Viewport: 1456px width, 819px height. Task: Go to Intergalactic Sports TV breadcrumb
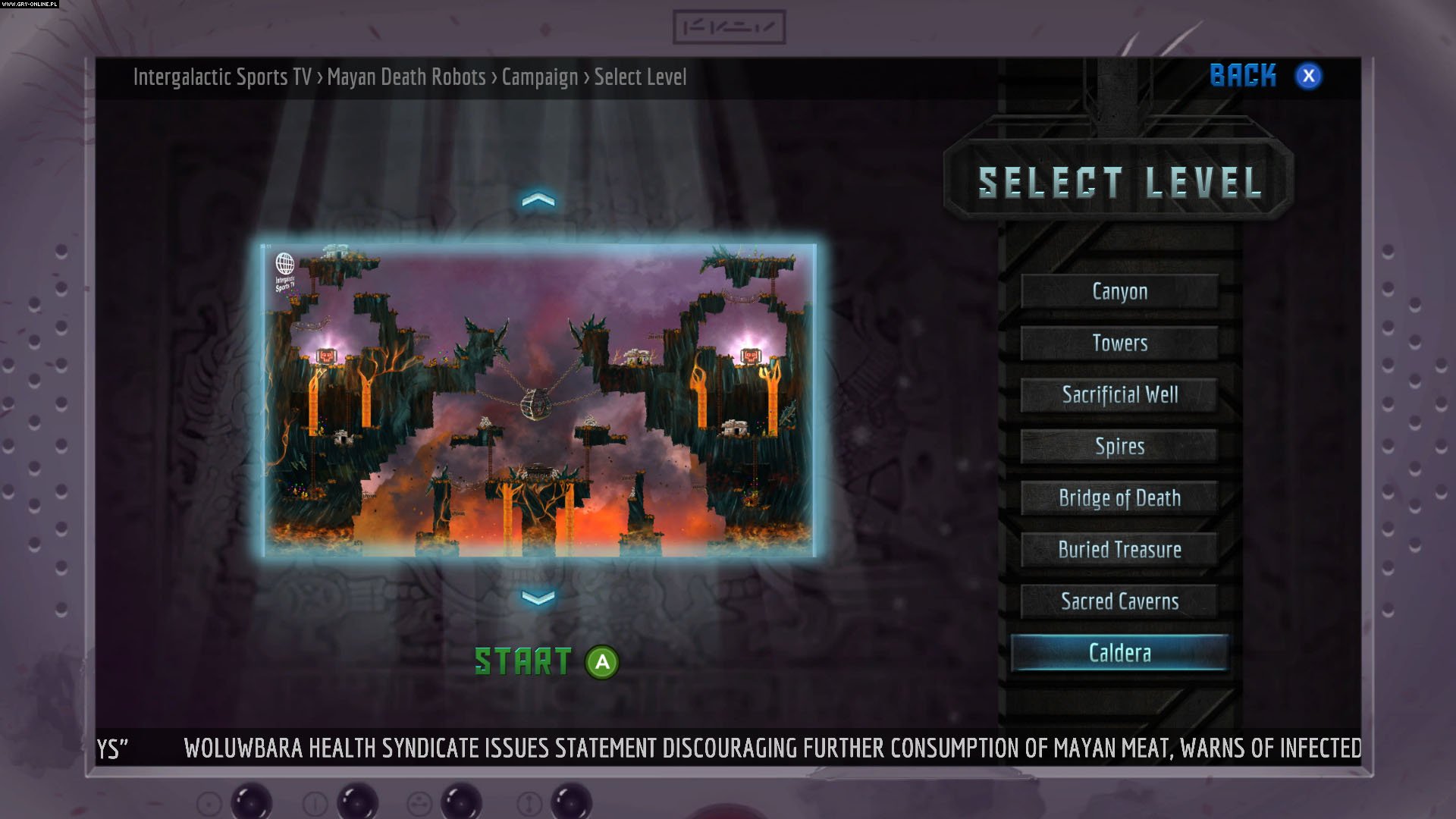pyautogui.click(x=222, y=77)
